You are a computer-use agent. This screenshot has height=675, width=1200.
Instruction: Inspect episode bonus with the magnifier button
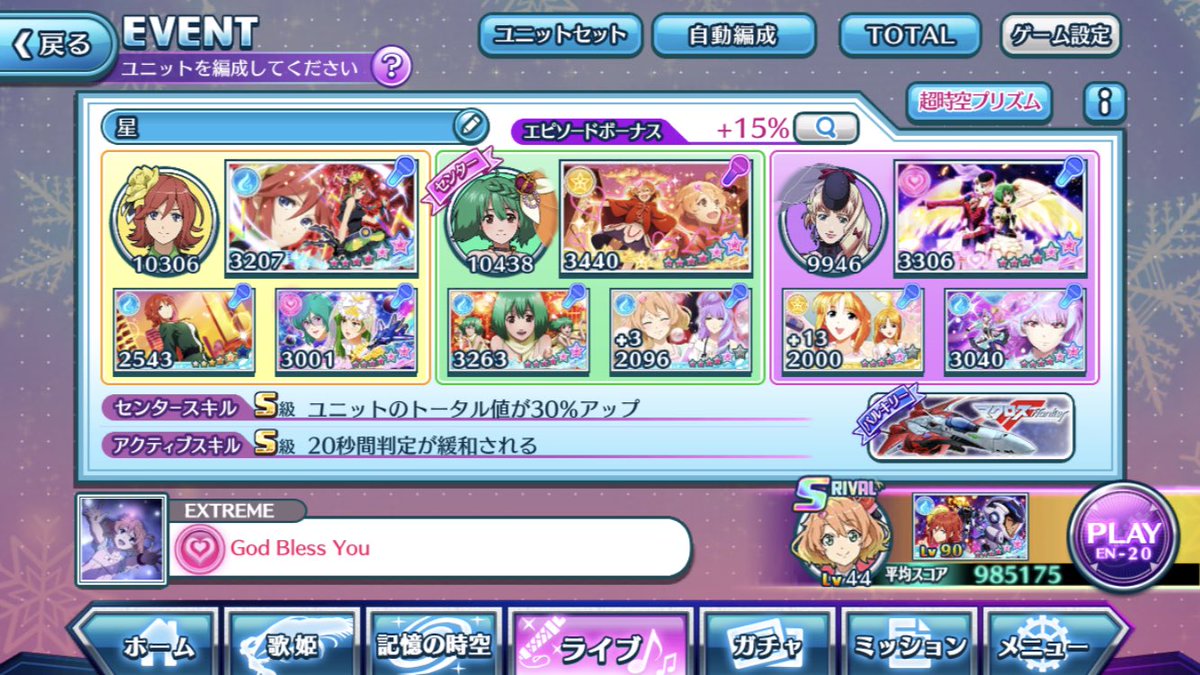pos(827,128)
